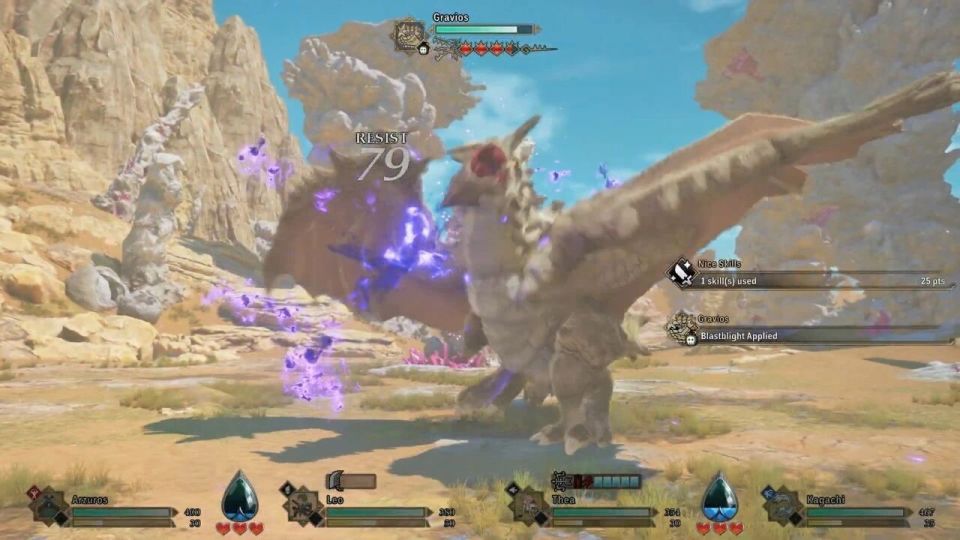Open the Nice Skills notification
Viewport: 960px width, 540px height.
click(810, 274)
